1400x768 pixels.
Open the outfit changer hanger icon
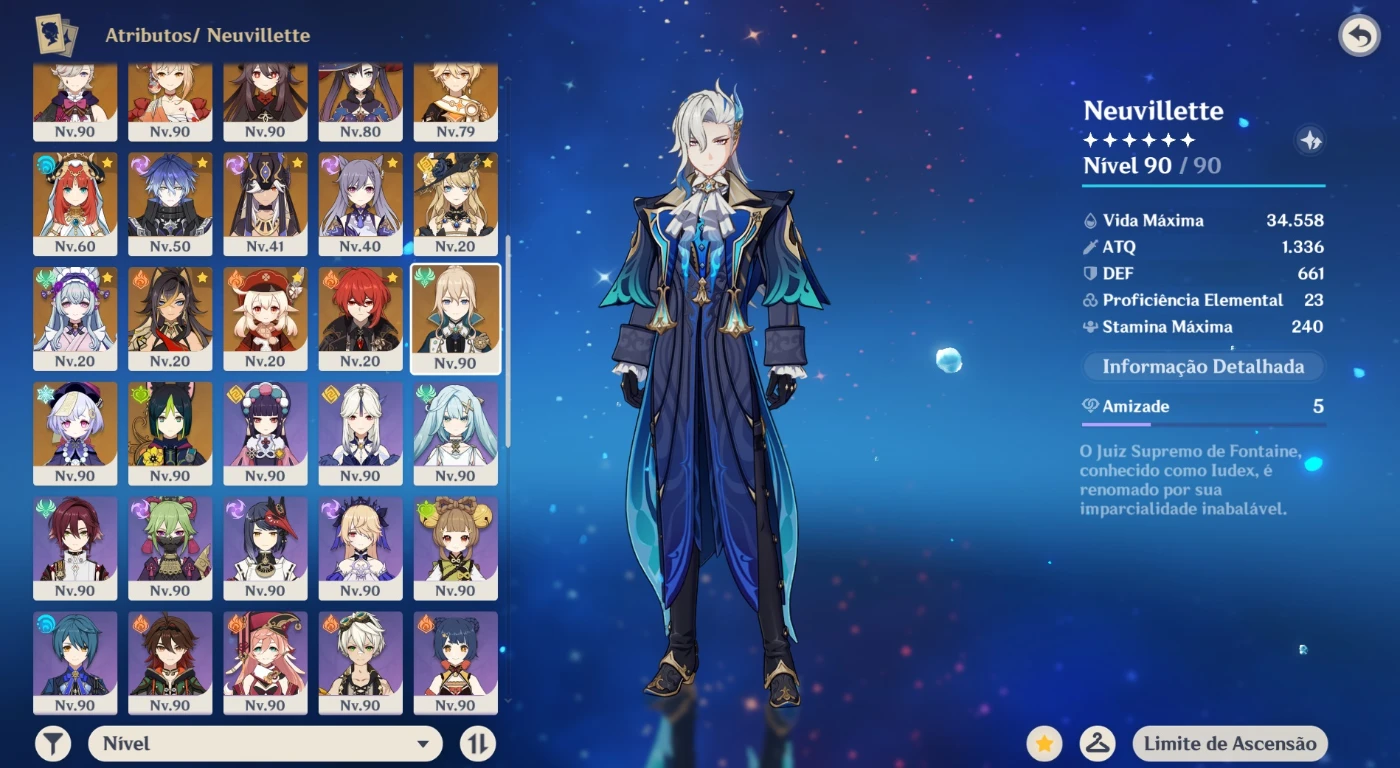pyautogui.click(x=1097, y=743)
